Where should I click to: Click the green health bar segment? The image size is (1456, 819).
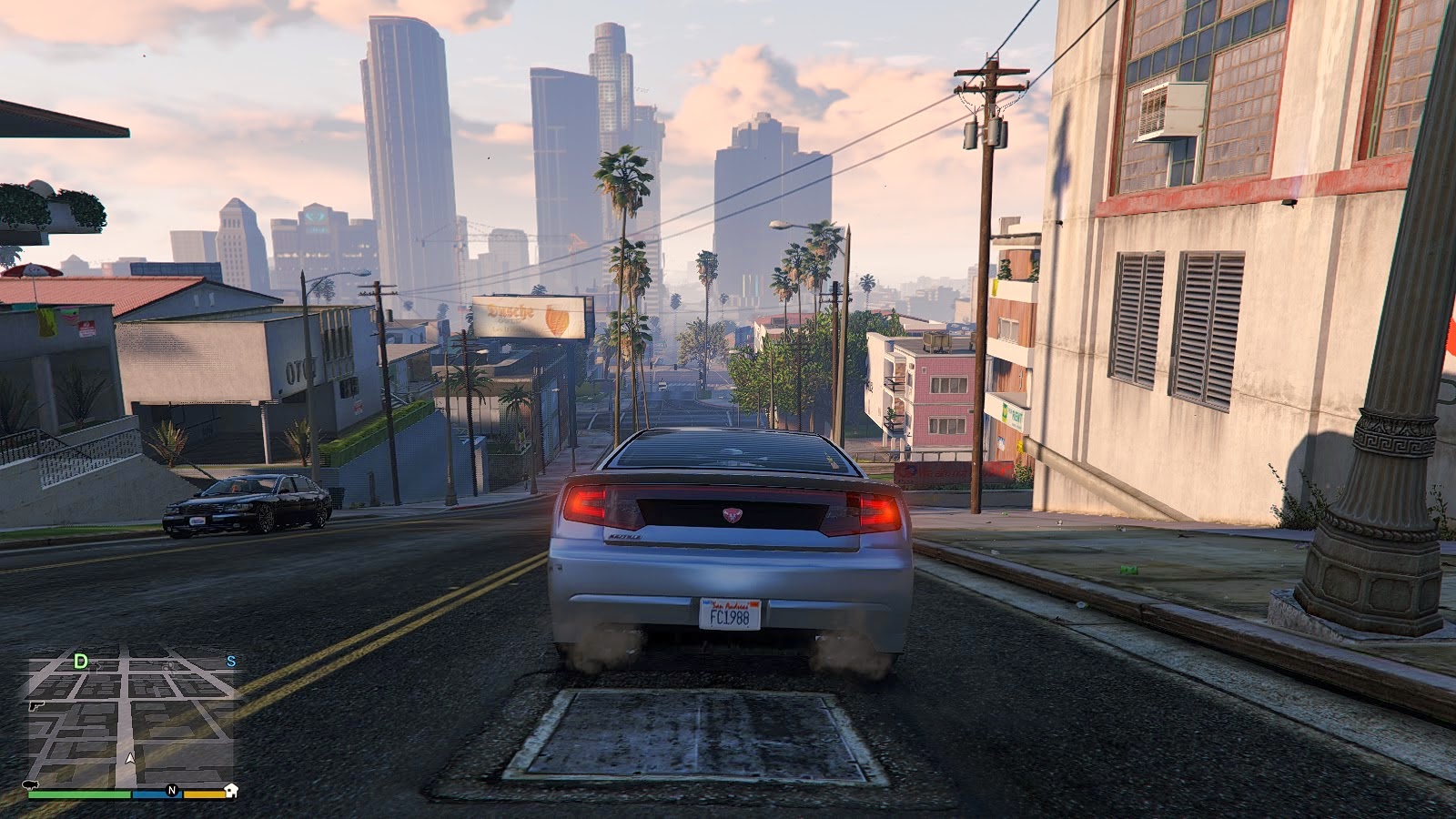coord(79,794)
